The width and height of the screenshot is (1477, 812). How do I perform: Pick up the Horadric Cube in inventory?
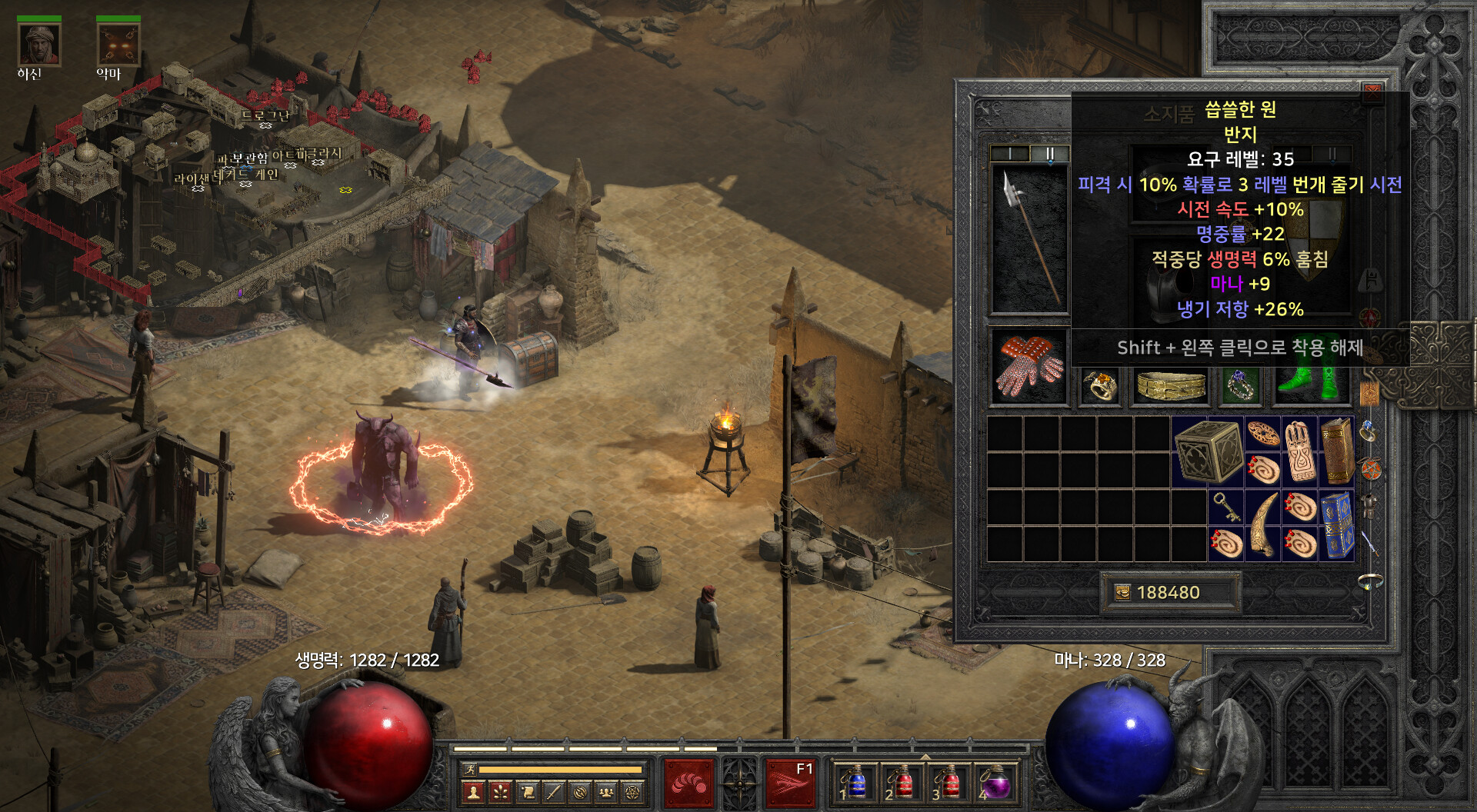[x=1208, y=451]
